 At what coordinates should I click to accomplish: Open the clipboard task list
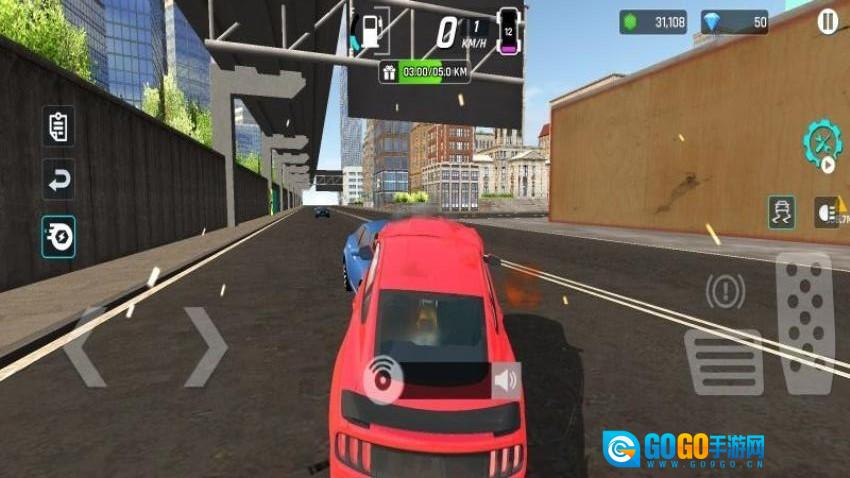click(59, 127)
